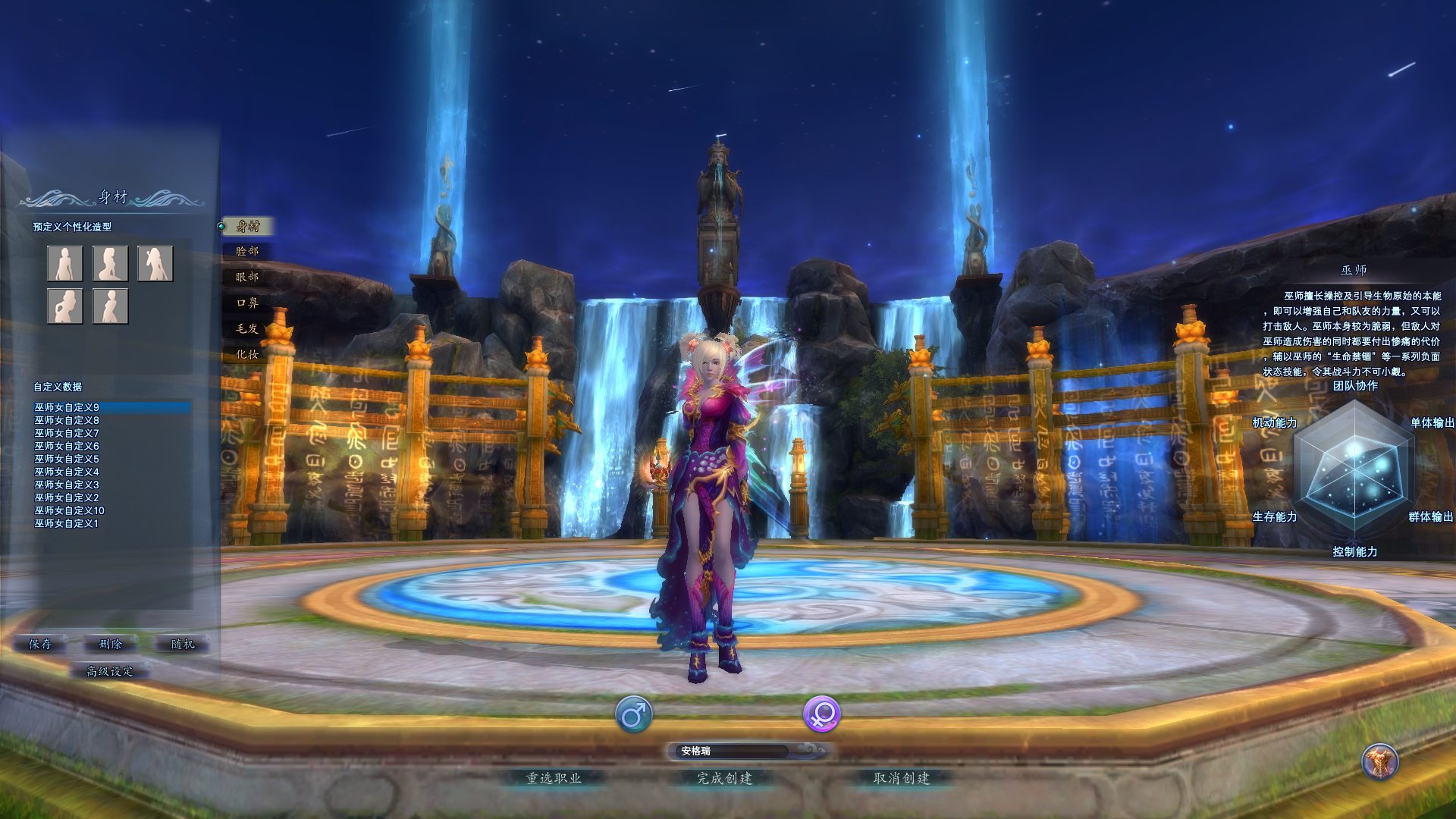Open the 化妆 makeup tab

coord(247,354)
